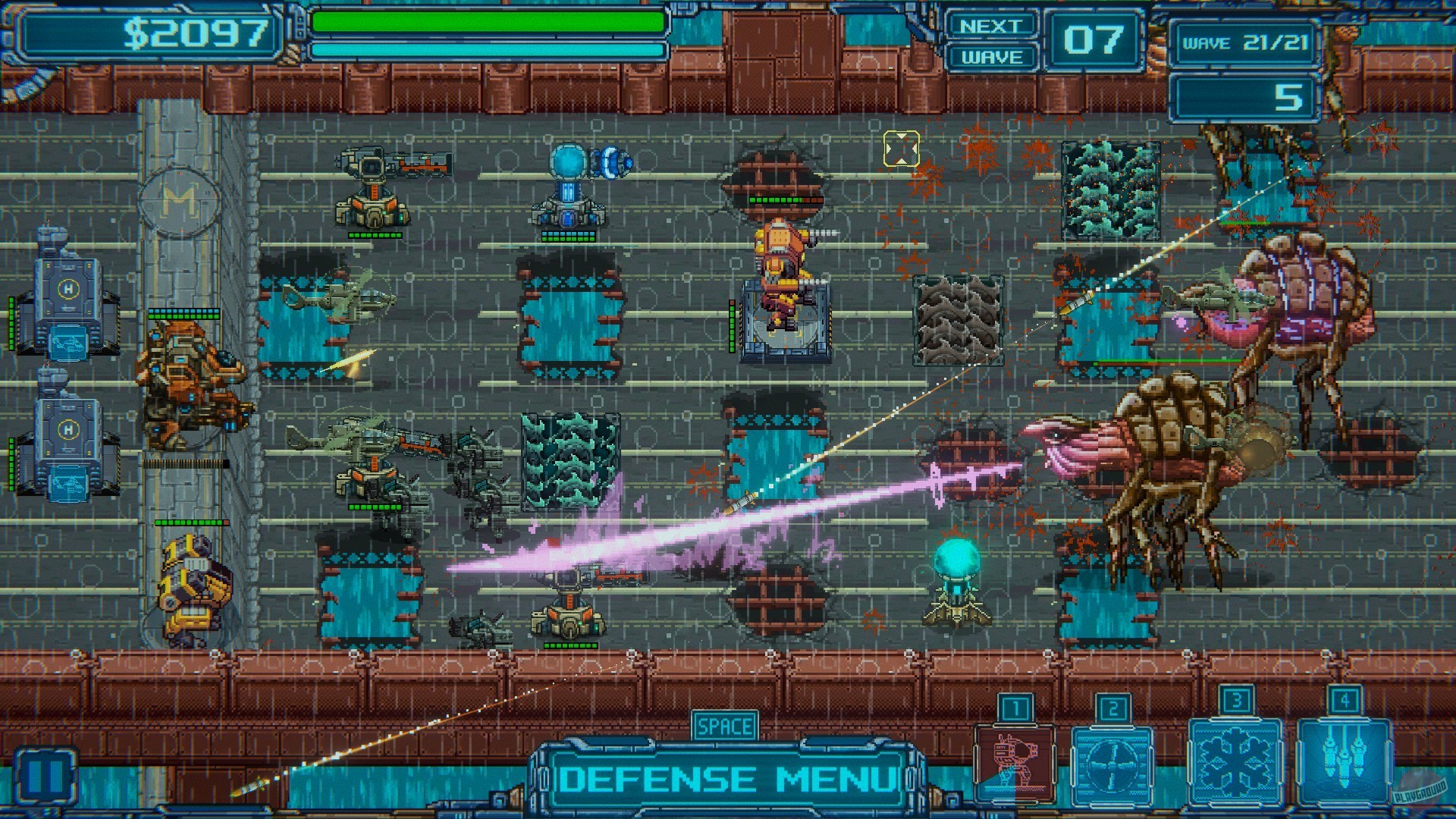Click the NEXT WAVE button
Viewport: 1456px width, 819px height.
click(x=993, y=38)
